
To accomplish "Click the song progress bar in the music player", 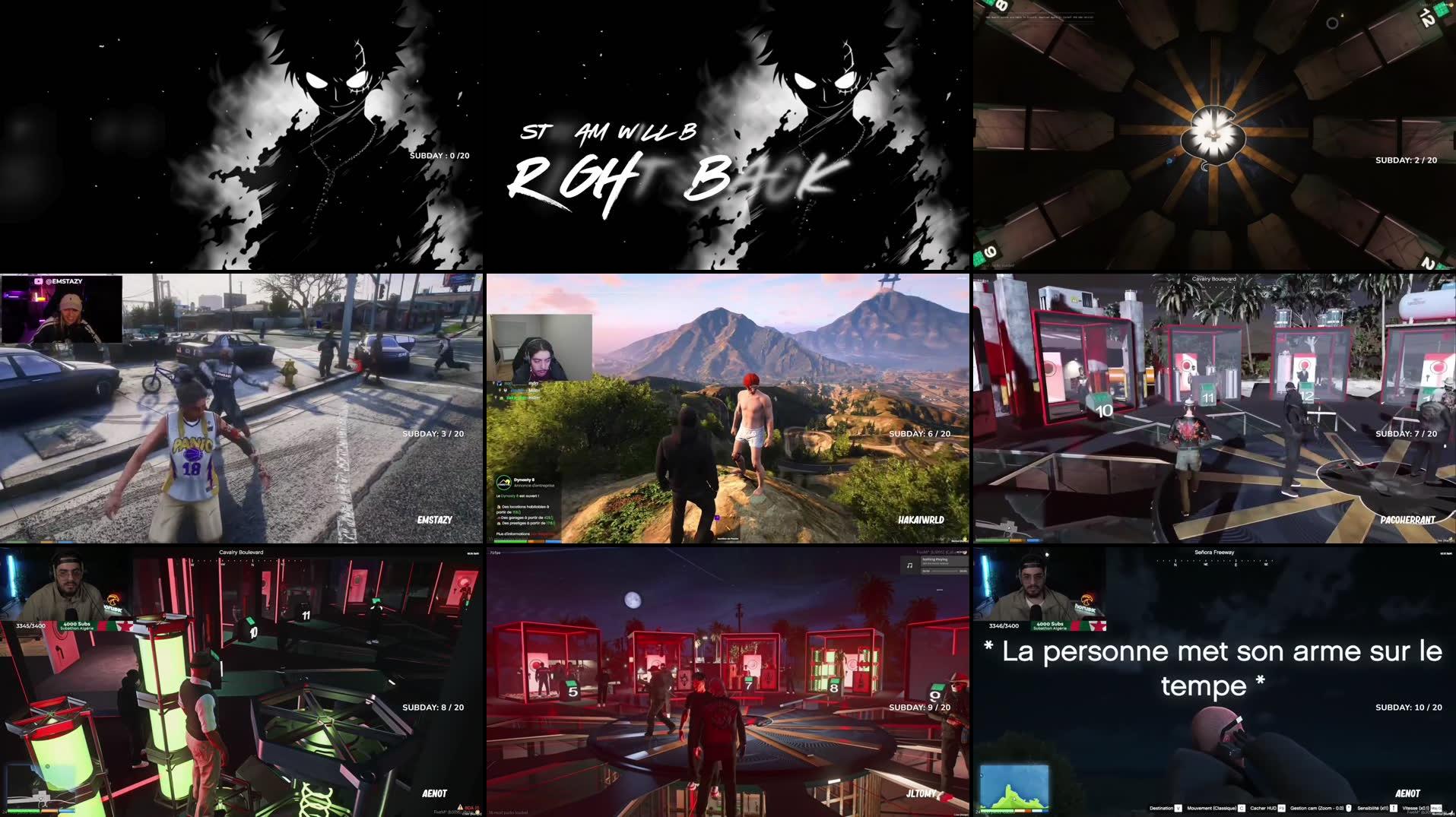I will (x=943, y=571).
